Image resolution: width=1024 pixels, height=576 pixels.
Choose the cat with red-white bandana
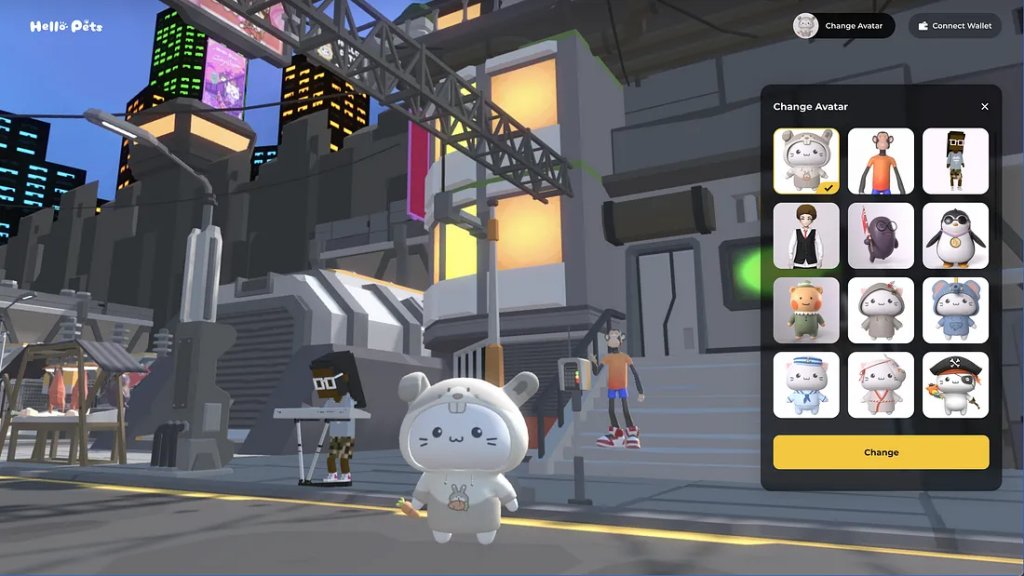tap(881, 385)
